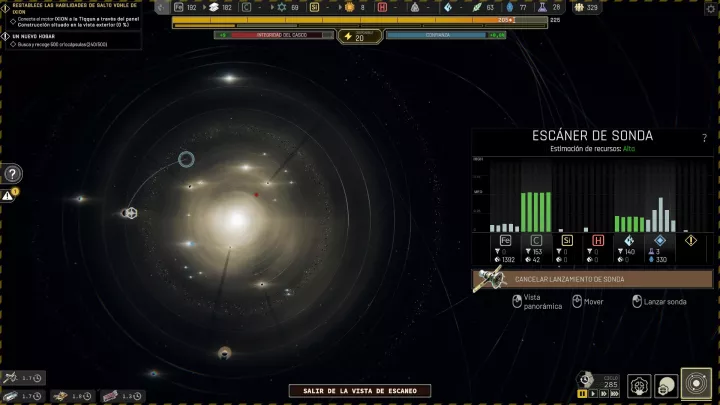
Task: Exit the scan view
Action: pos(359,391)
